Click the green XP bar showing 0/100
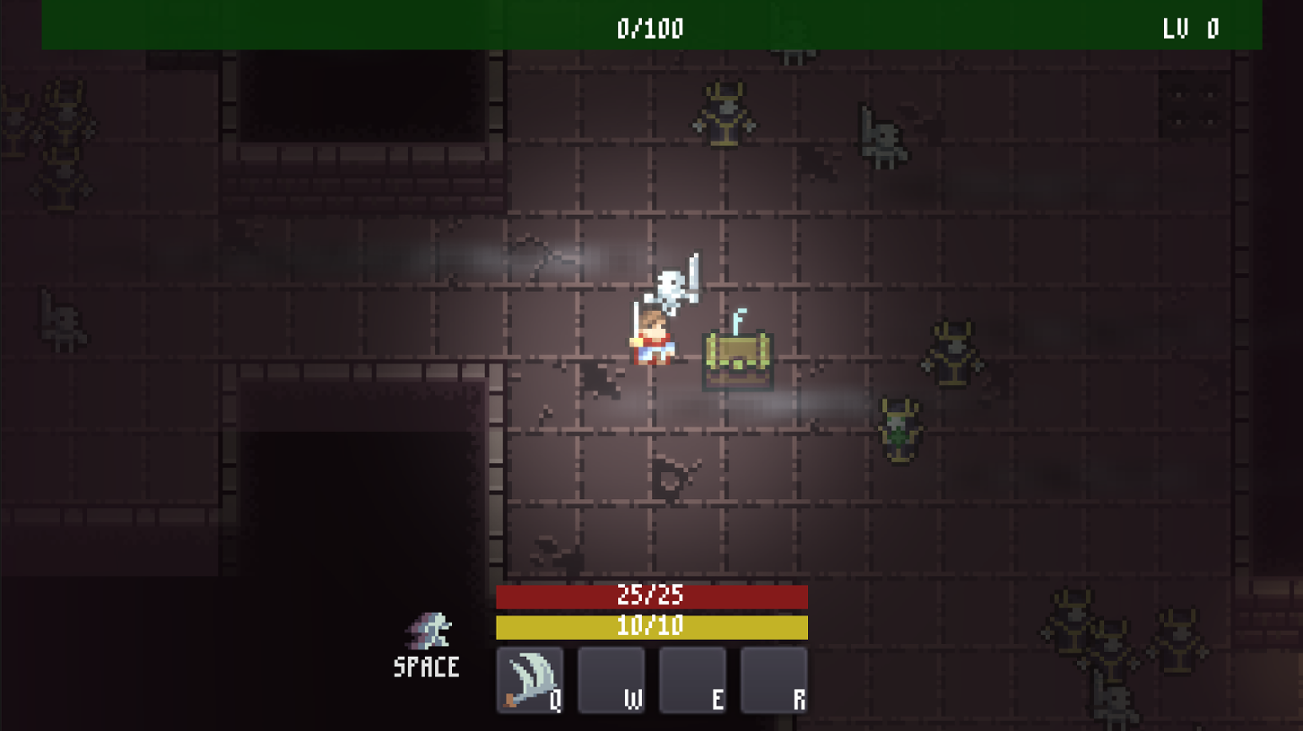 click(651, 28)
